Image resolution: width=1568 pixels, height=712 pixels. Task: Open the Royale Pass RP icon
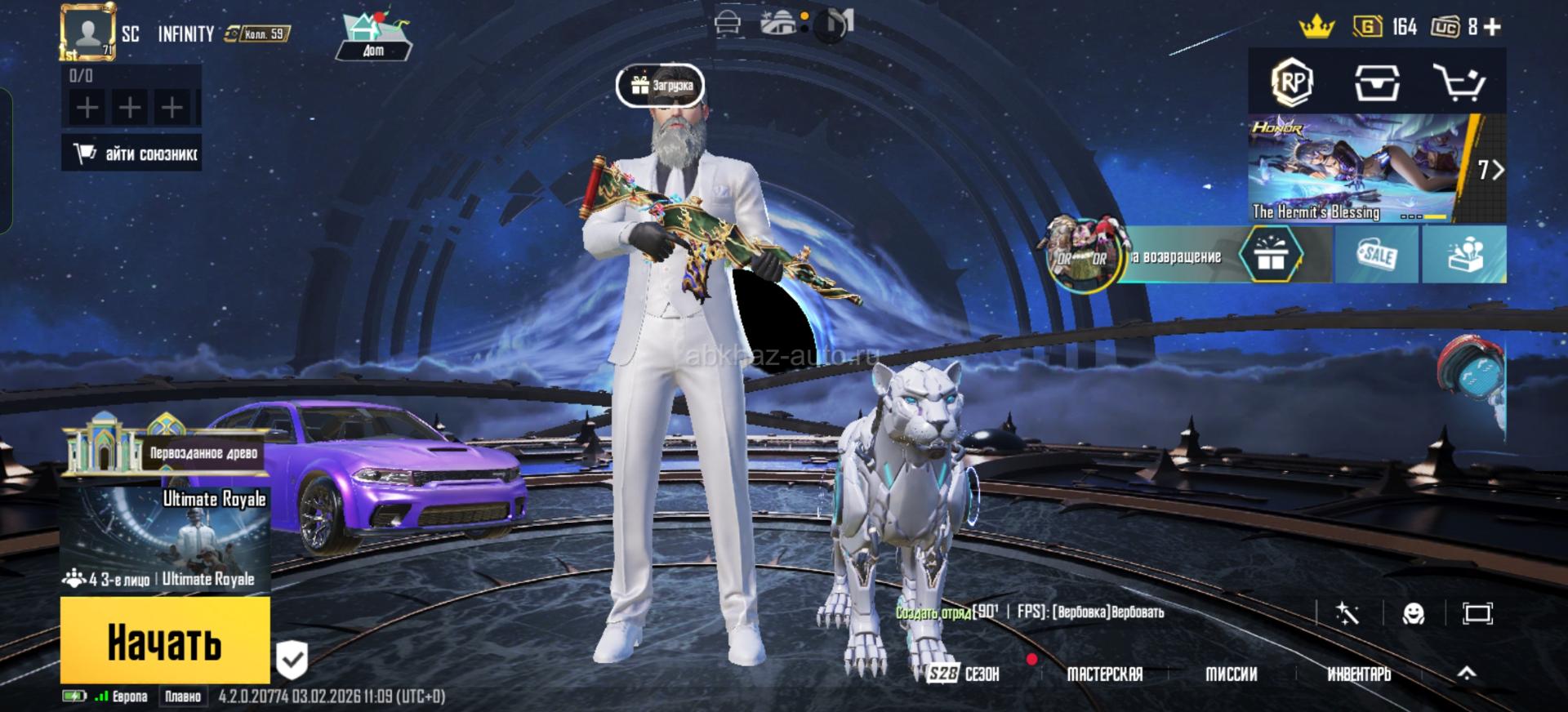click(1292, 82)
